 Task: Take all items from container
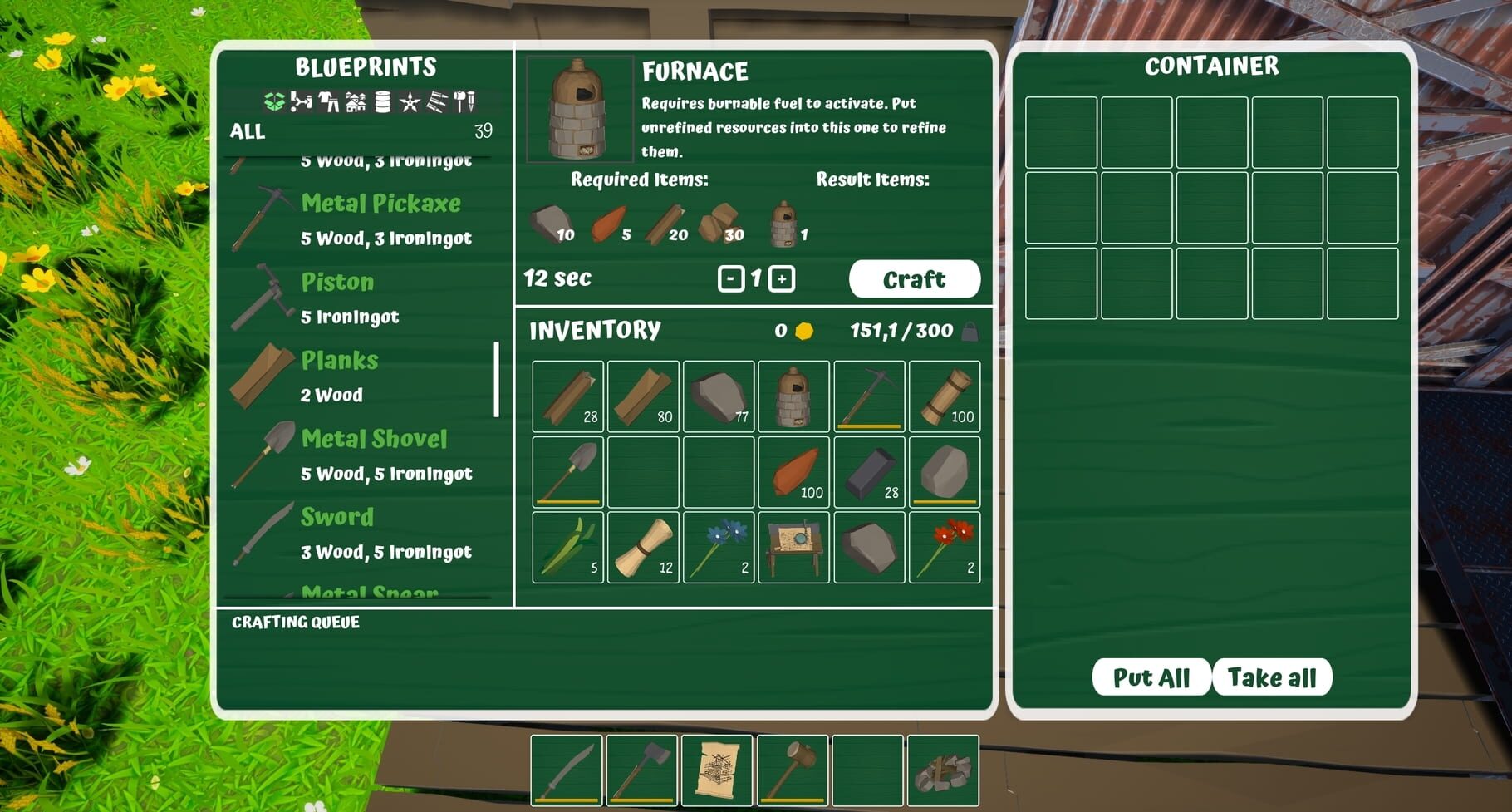[x=1272, y=677]
